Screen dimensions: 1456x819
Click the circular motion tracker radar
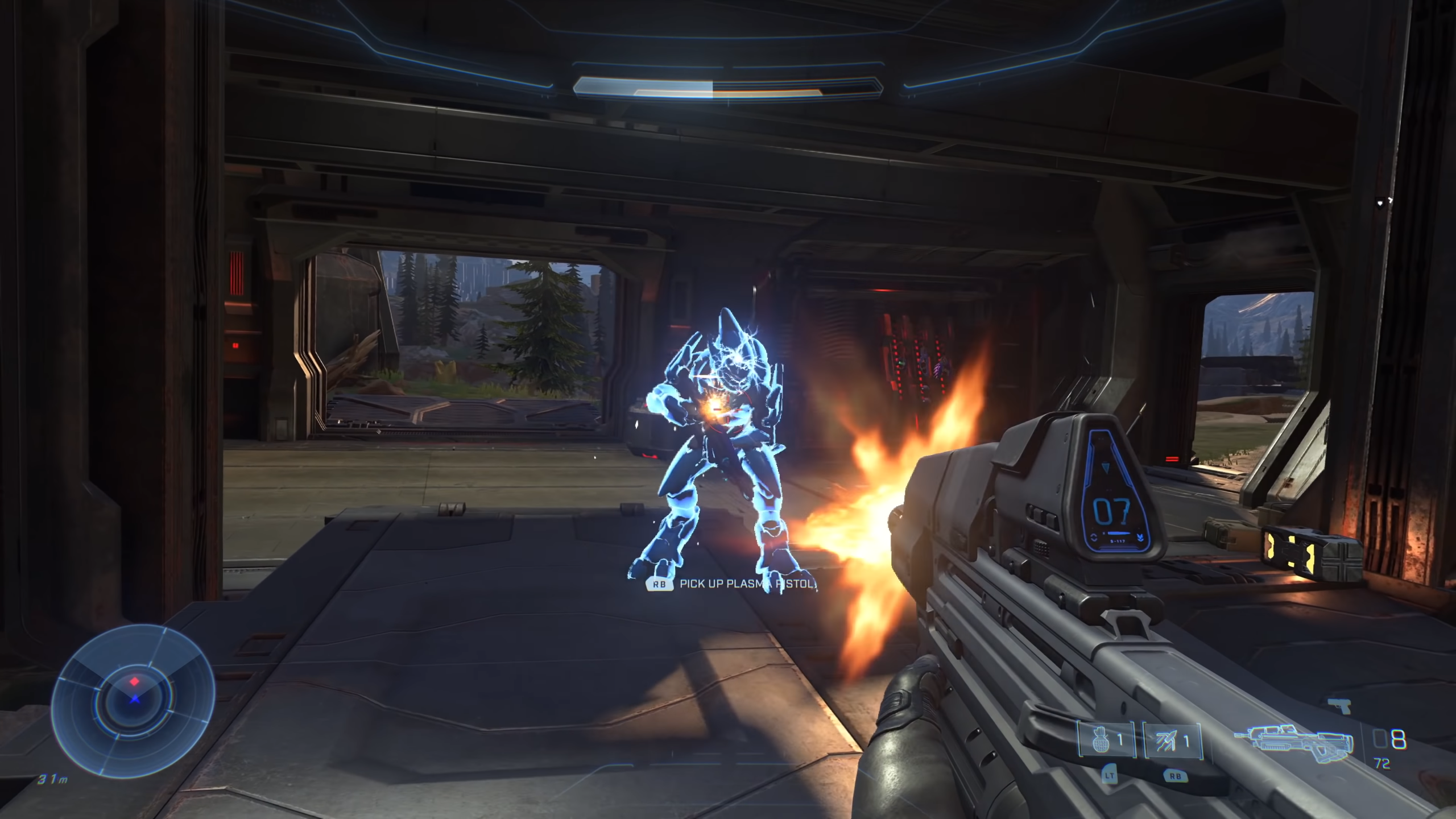(134, 700)
